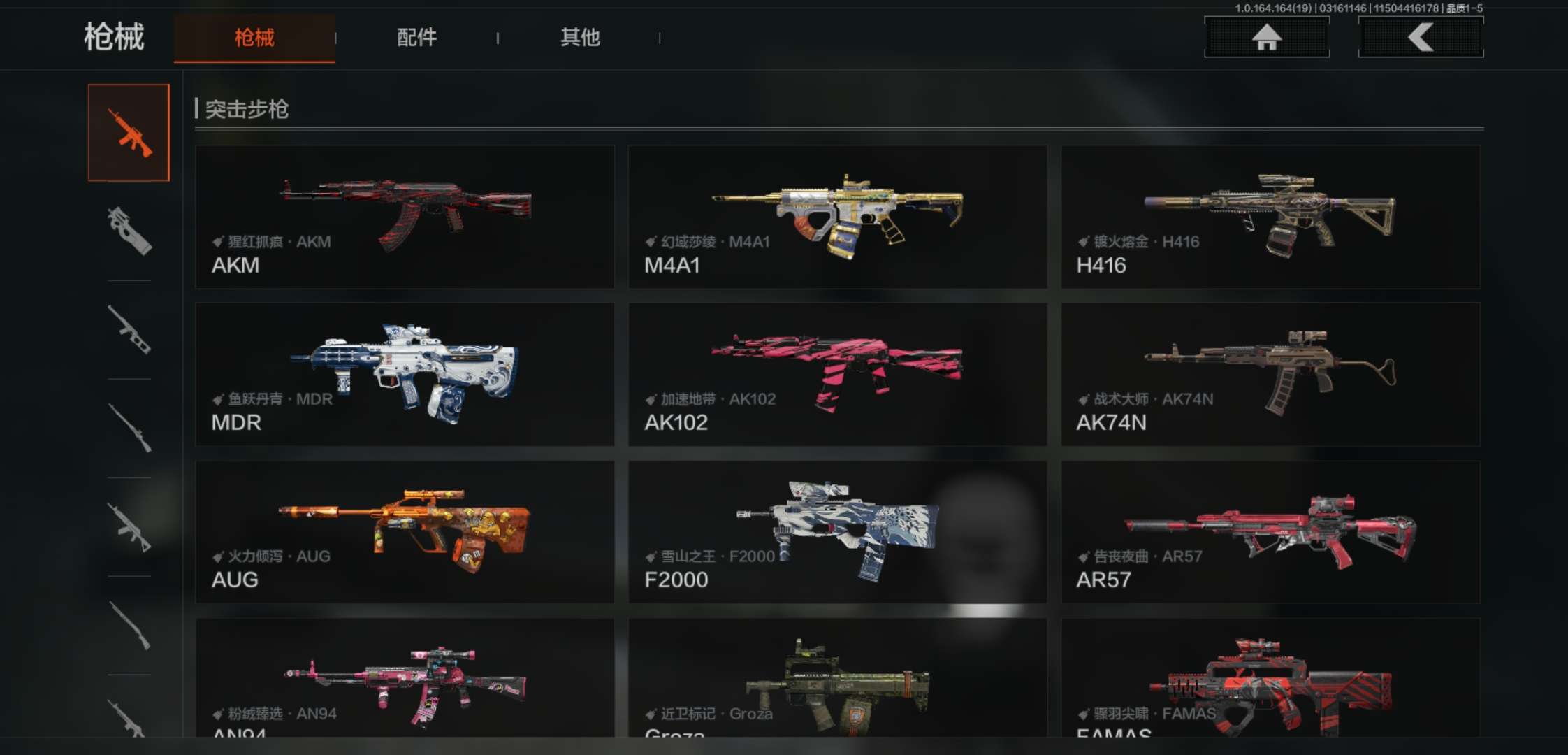
Task: Open the AKM weapon tile
Action: 405,217
